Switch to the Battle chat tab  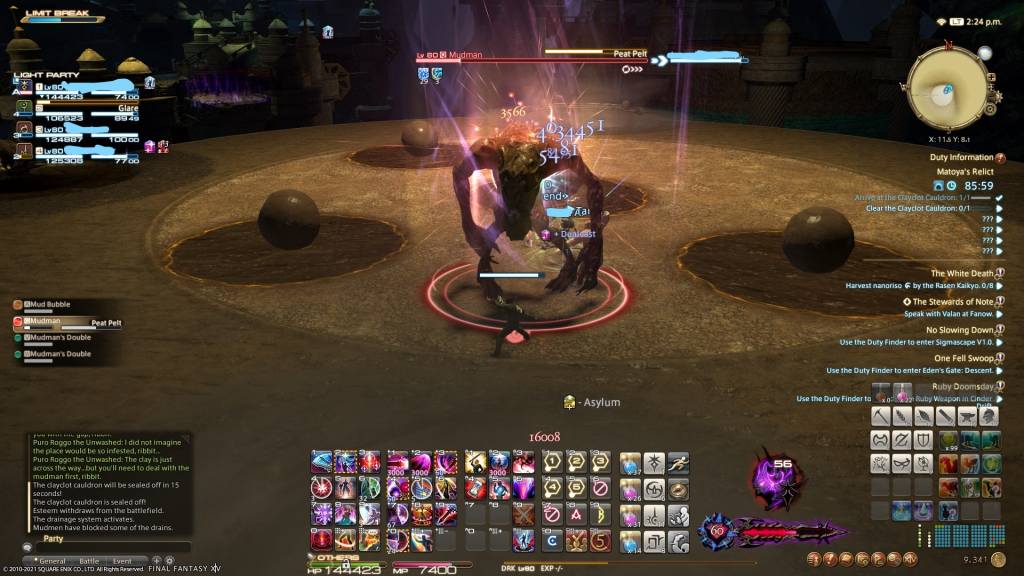(x=89, y=562)
